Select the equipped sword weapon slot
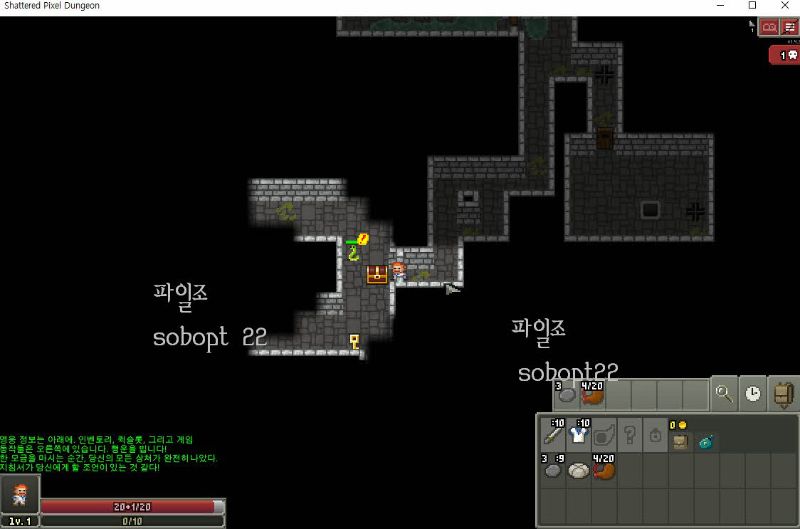 pyautogui.click(x=553, y=435)
